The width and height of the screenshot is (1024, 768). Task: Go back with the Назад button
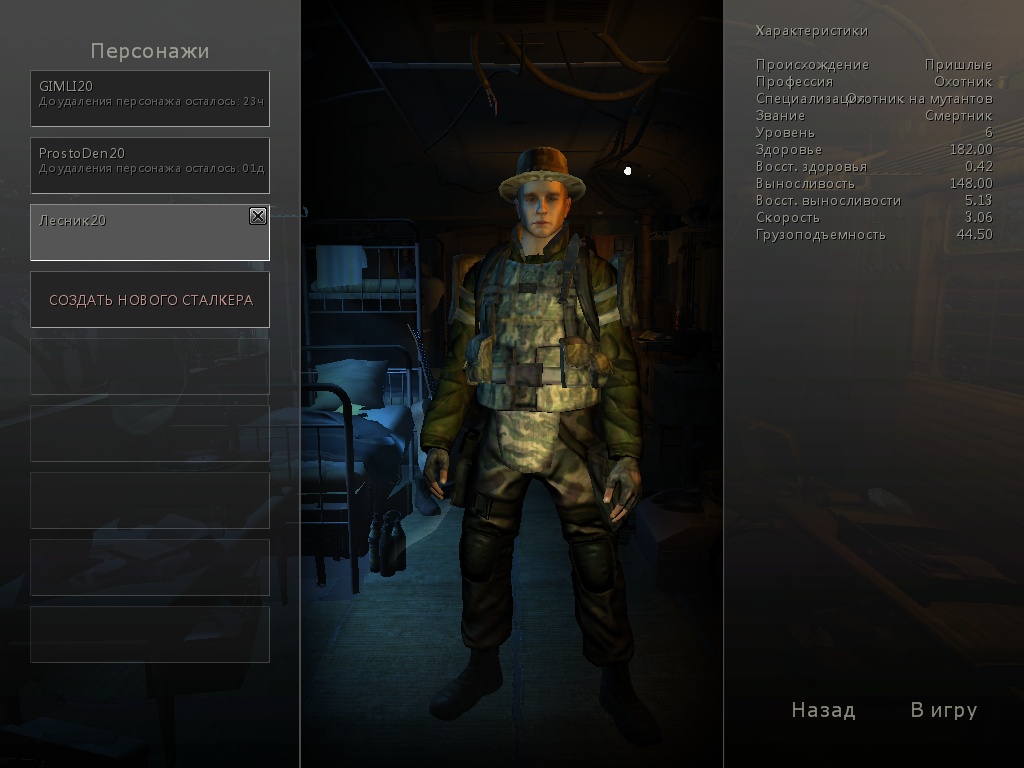coord(823,710)
